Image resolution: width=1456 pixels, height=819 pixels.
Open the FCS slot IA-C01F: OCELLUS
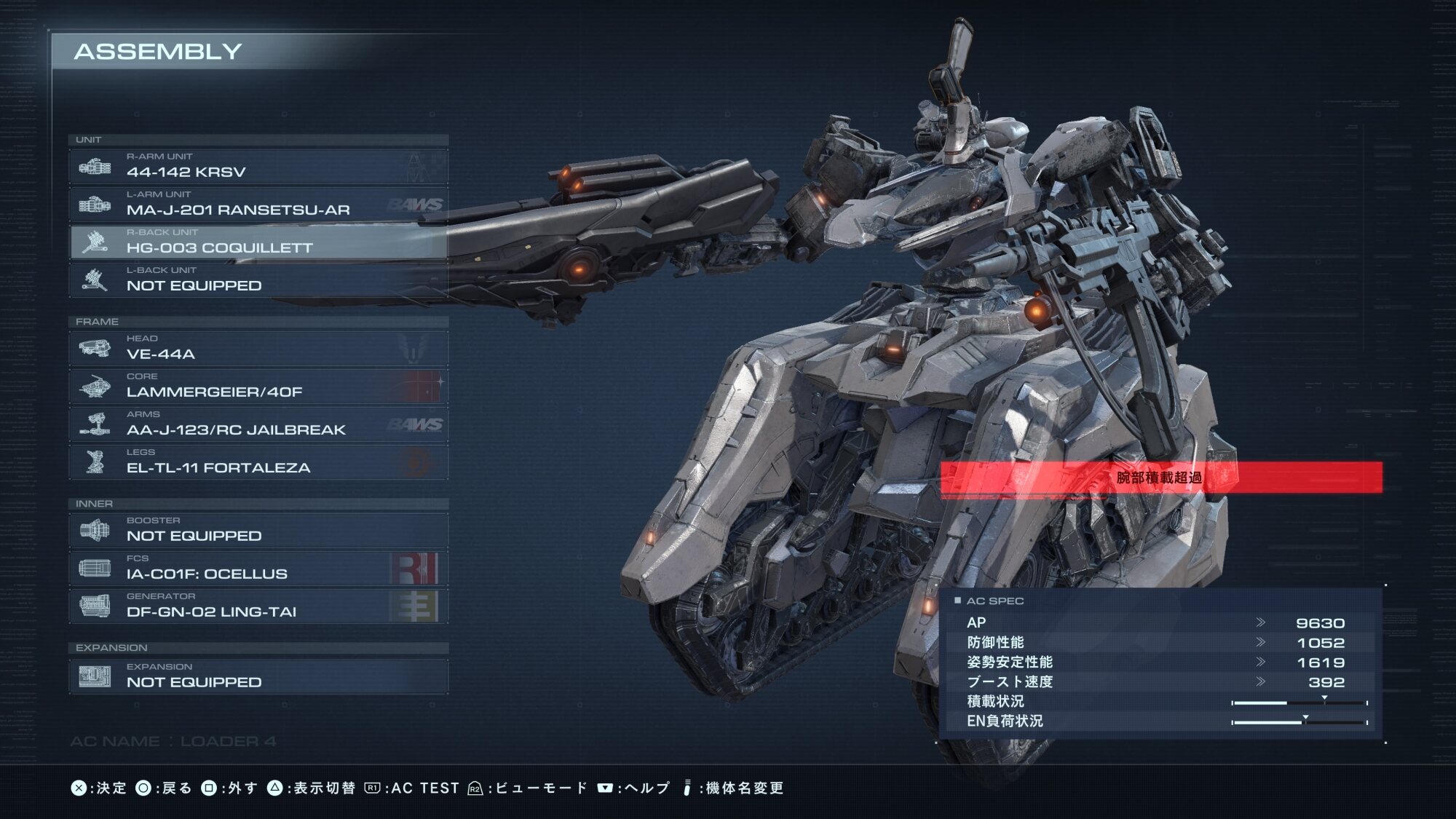(258, 569)
